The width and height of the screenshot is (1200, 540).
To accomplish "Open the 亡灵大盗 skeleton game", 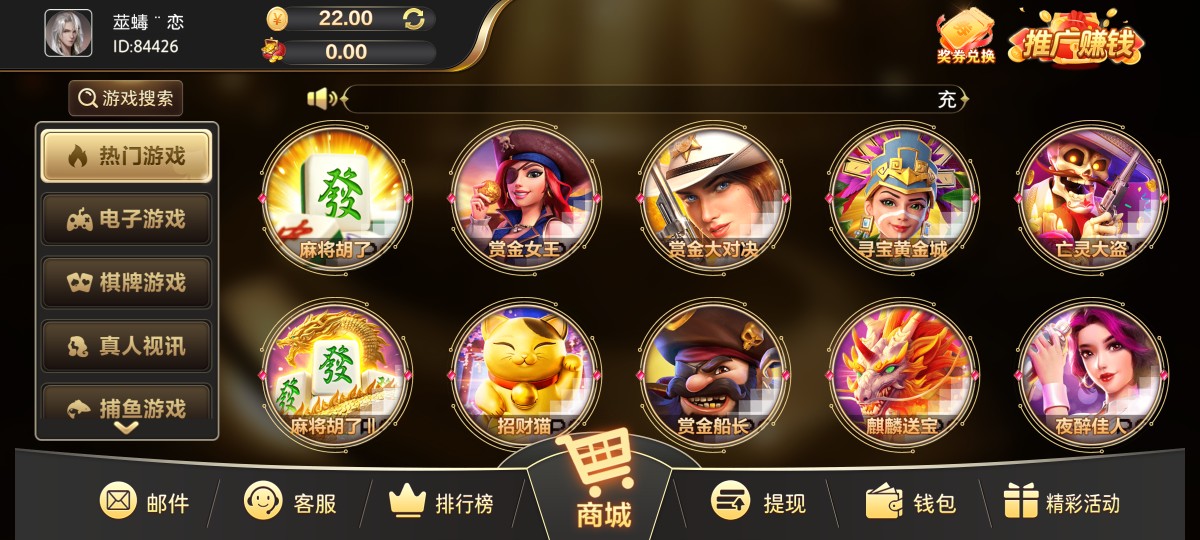I will (1091, 197).
